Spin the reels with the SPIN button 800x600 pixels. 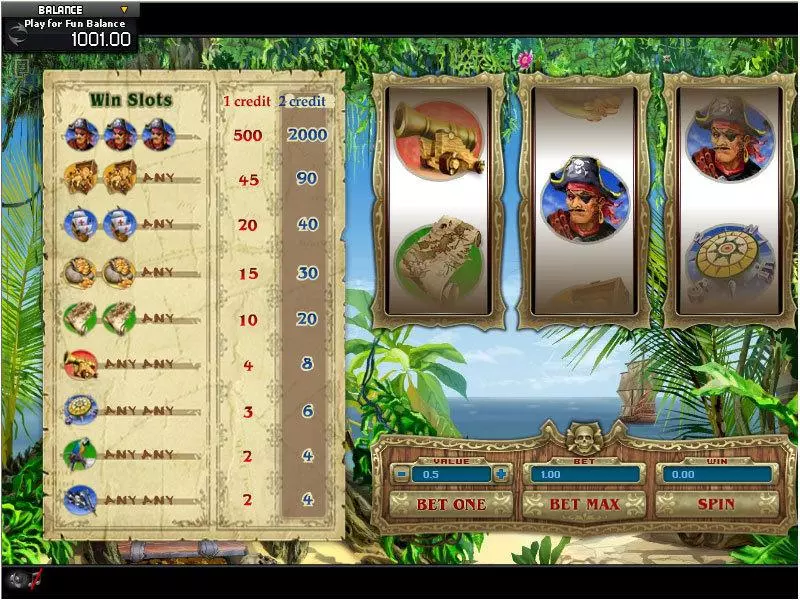tap(716, 504)
